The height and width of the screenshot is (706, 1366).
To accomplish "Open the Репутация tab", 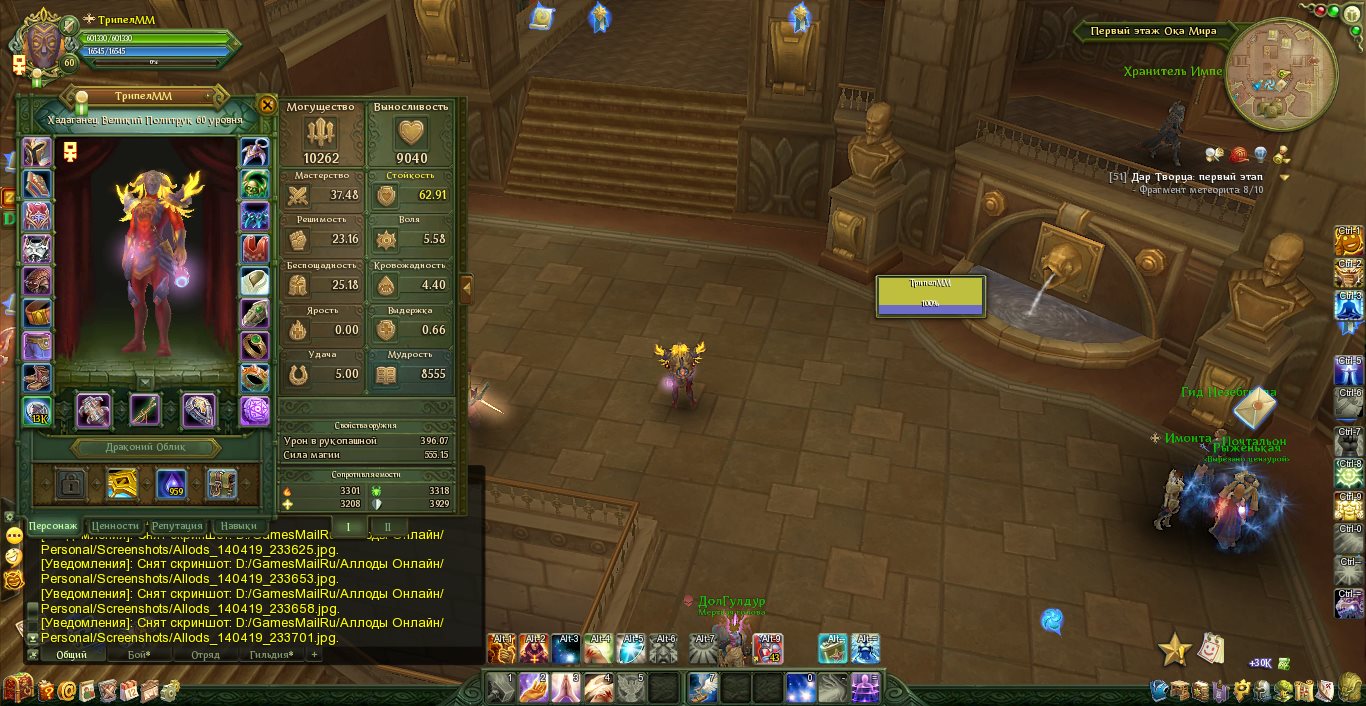I will [x=179, y=525].
